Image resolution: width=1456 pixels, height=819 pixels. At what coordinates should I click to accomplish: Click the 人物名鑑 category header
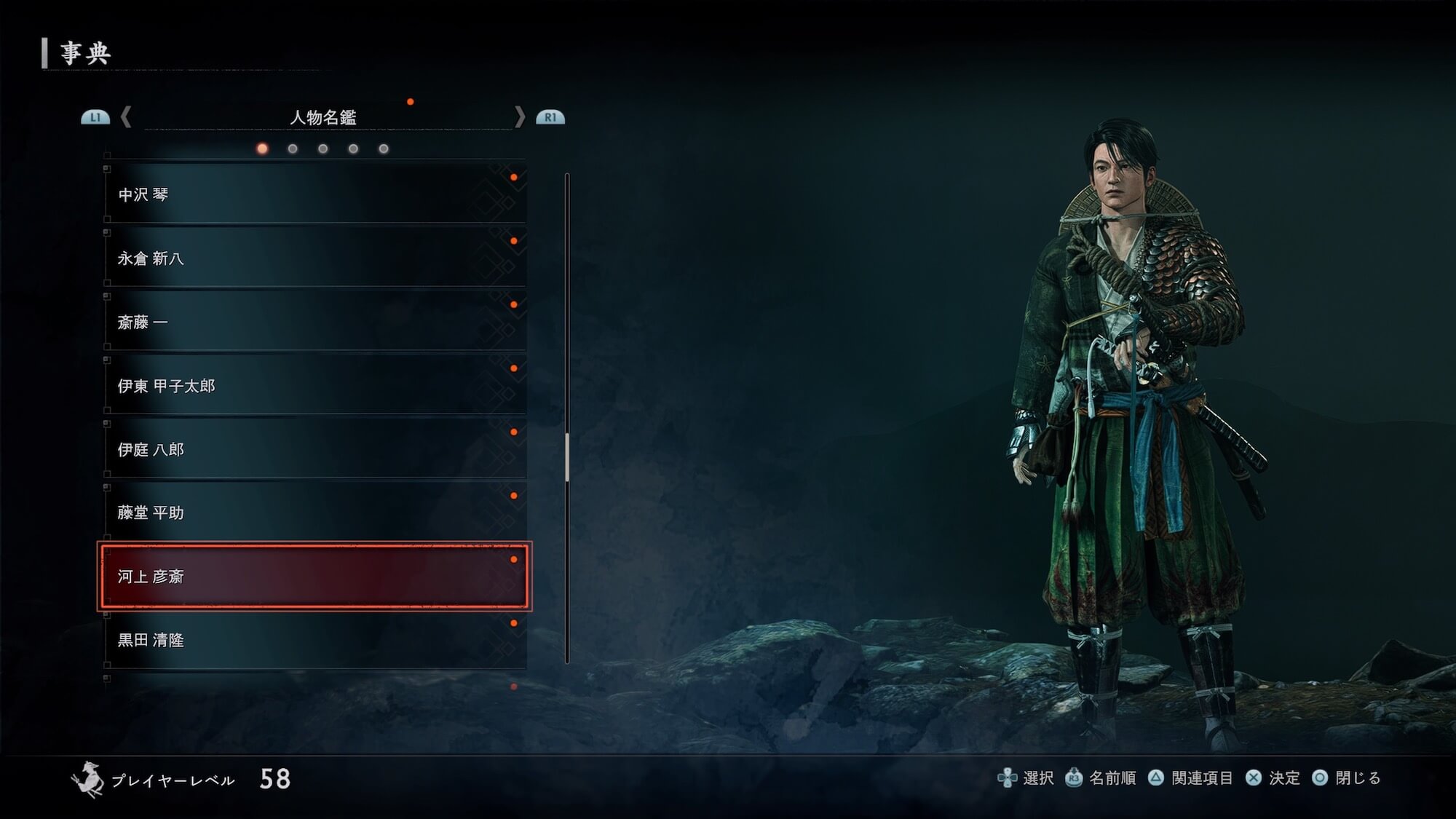(x=323, y=117)
